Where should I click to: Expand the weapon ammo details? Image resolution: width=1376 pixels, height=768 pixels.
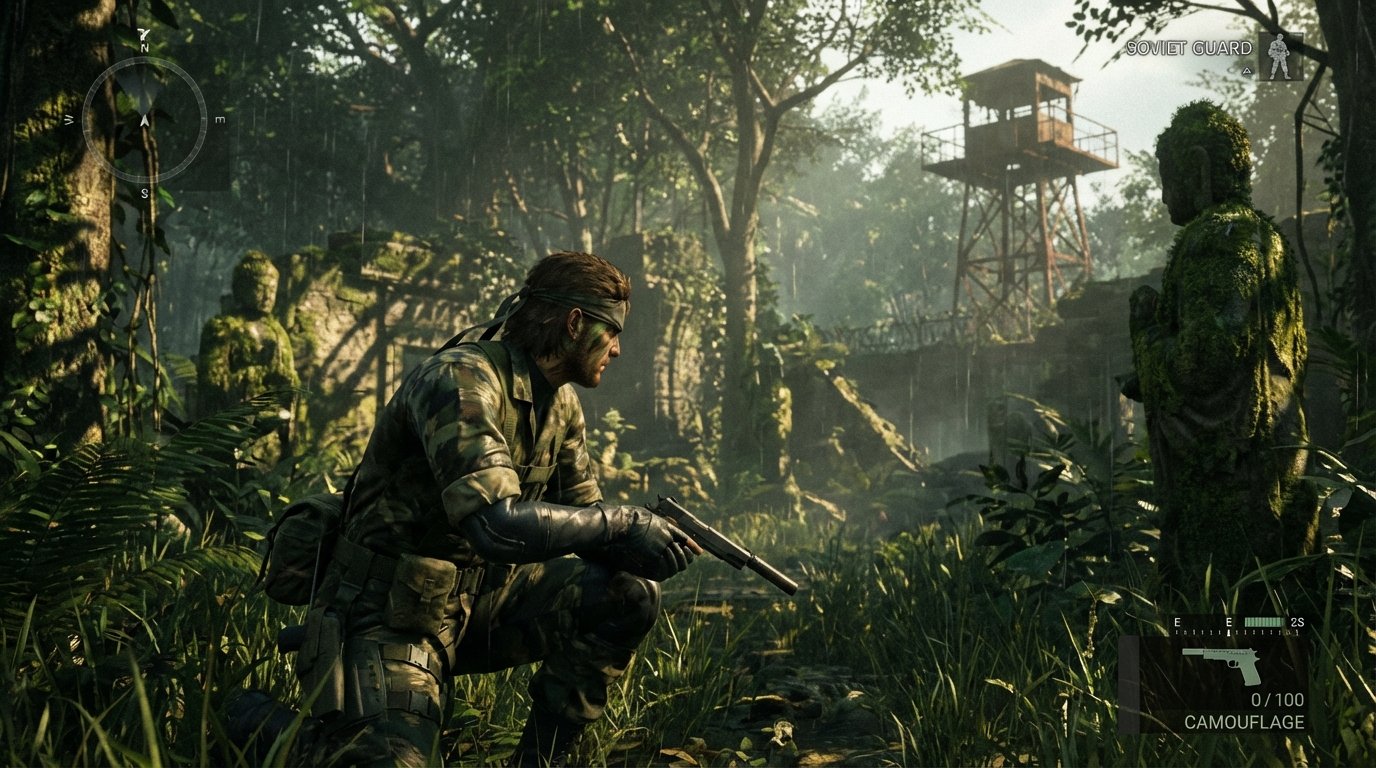pyautogui.click(x=1277, y=698)
